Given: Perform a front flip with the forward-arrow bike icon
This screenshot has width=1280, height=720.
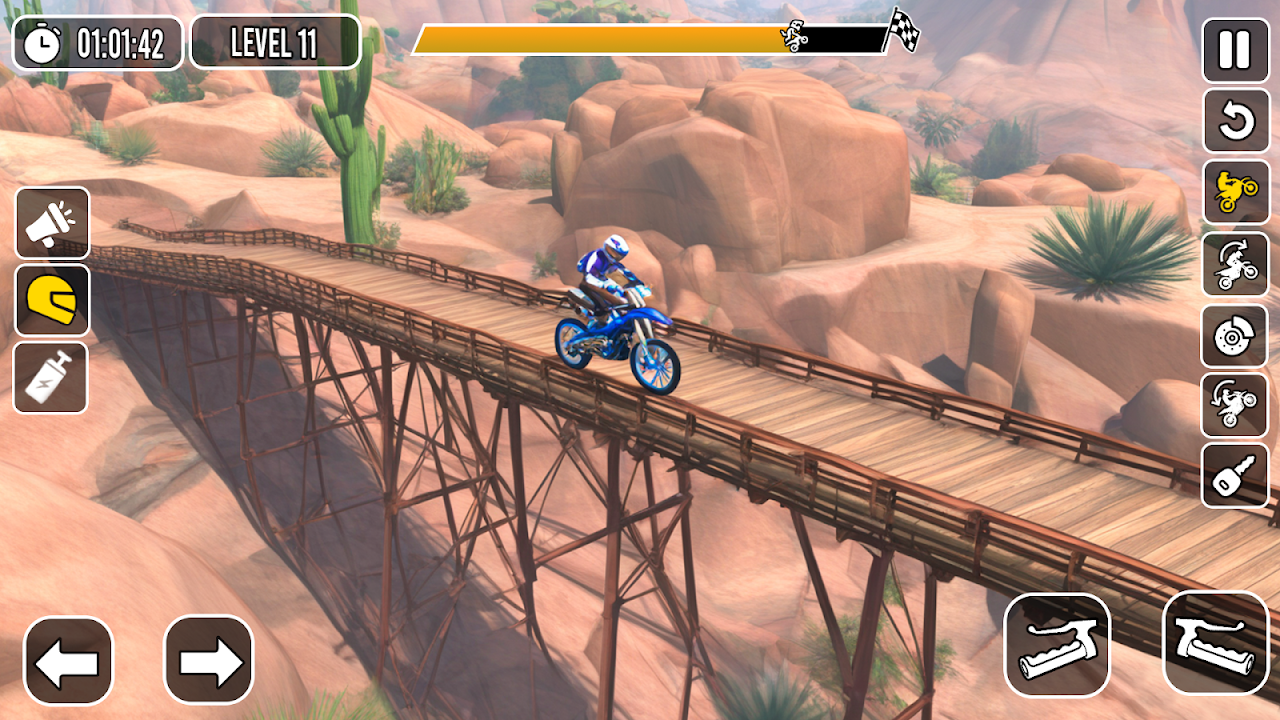Looking at the screenshot, I should pos(1235,264).
